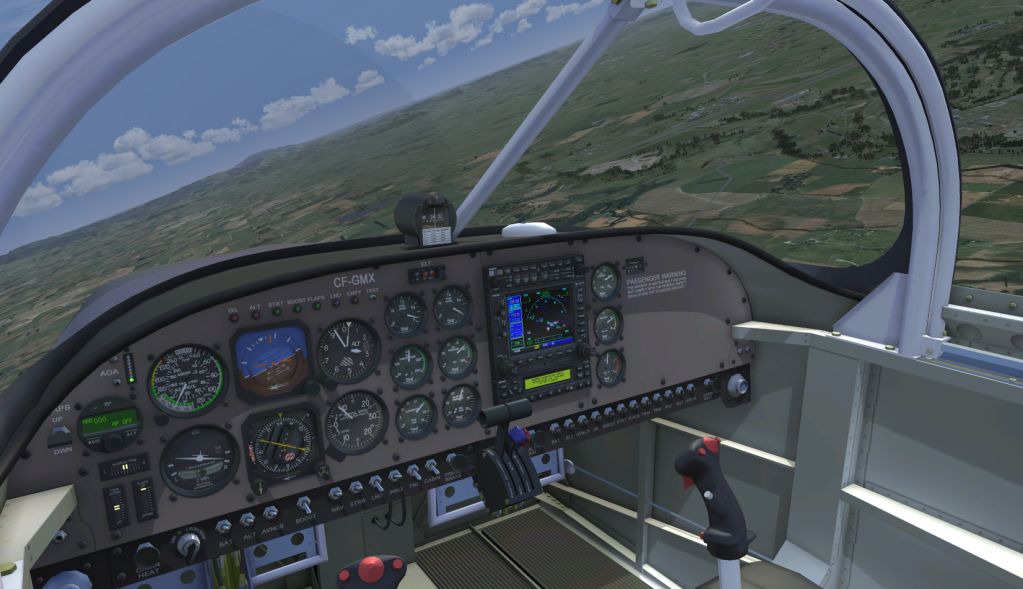Toggle the LND landing light switch
Screen dimensions: 1023x589
coord(377,482)
